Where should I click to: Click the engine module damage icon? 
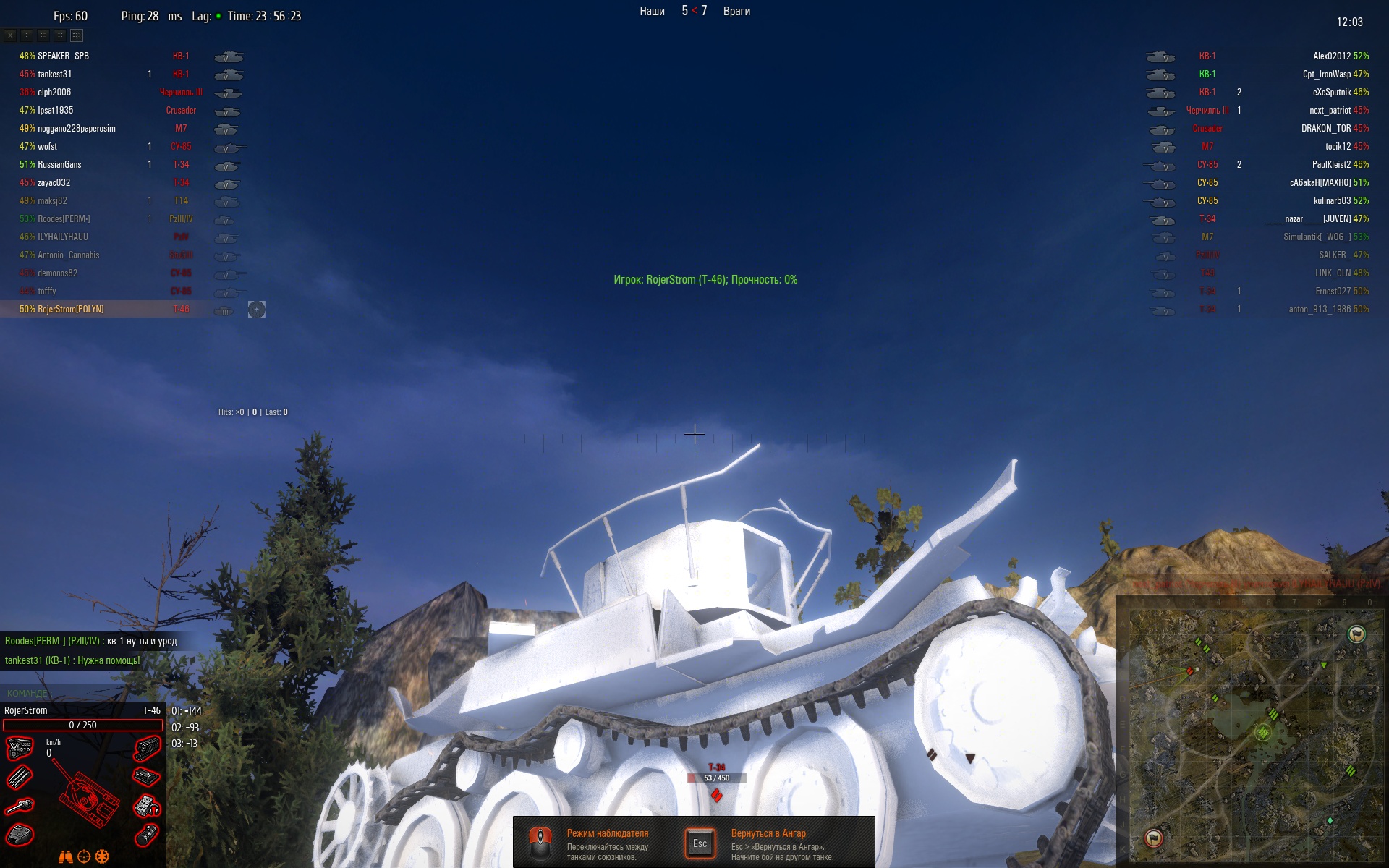[19, 747]
